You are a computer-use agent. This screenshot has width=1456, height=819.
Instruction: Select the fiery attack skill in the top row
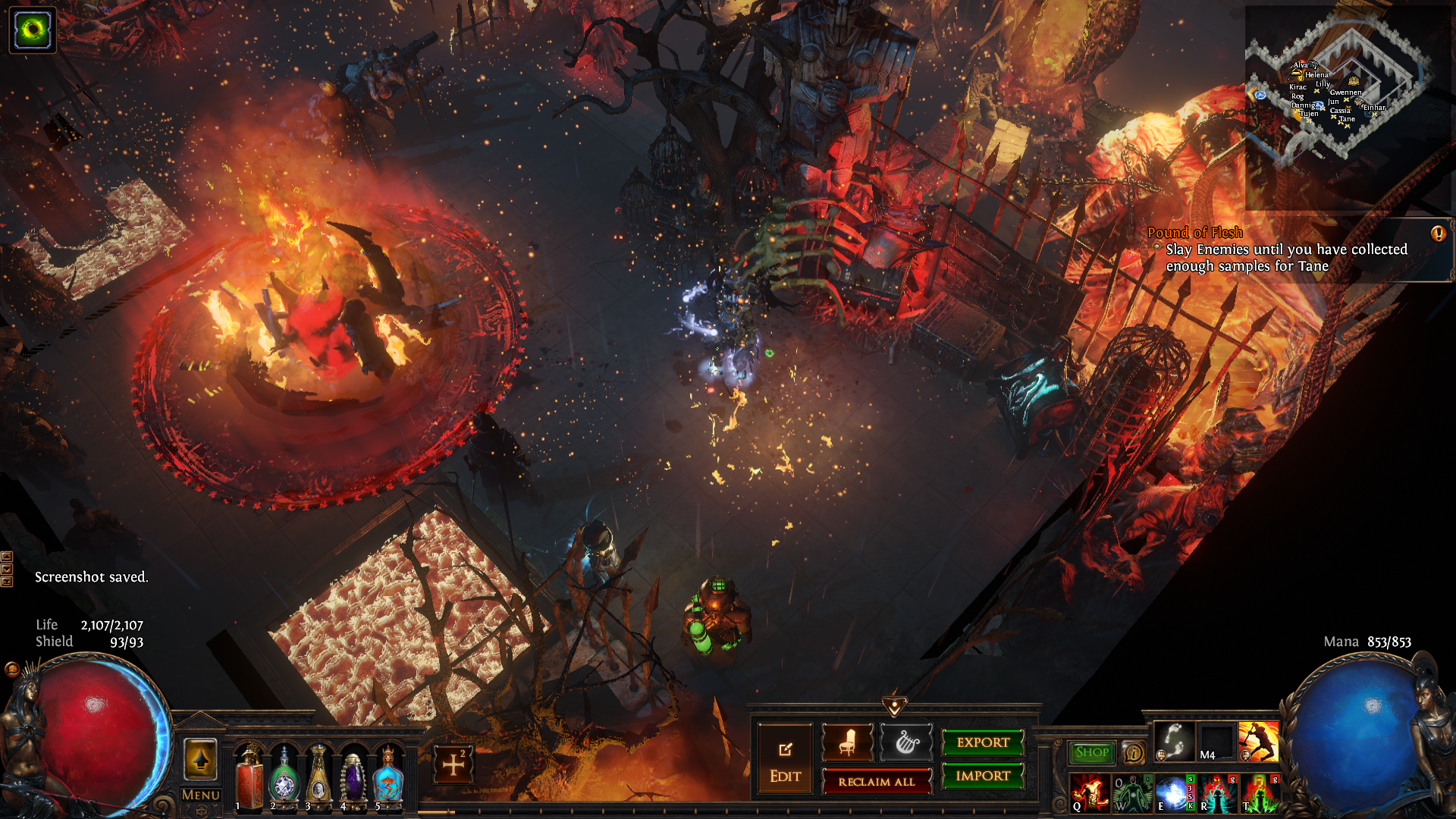coord(1258,741)
